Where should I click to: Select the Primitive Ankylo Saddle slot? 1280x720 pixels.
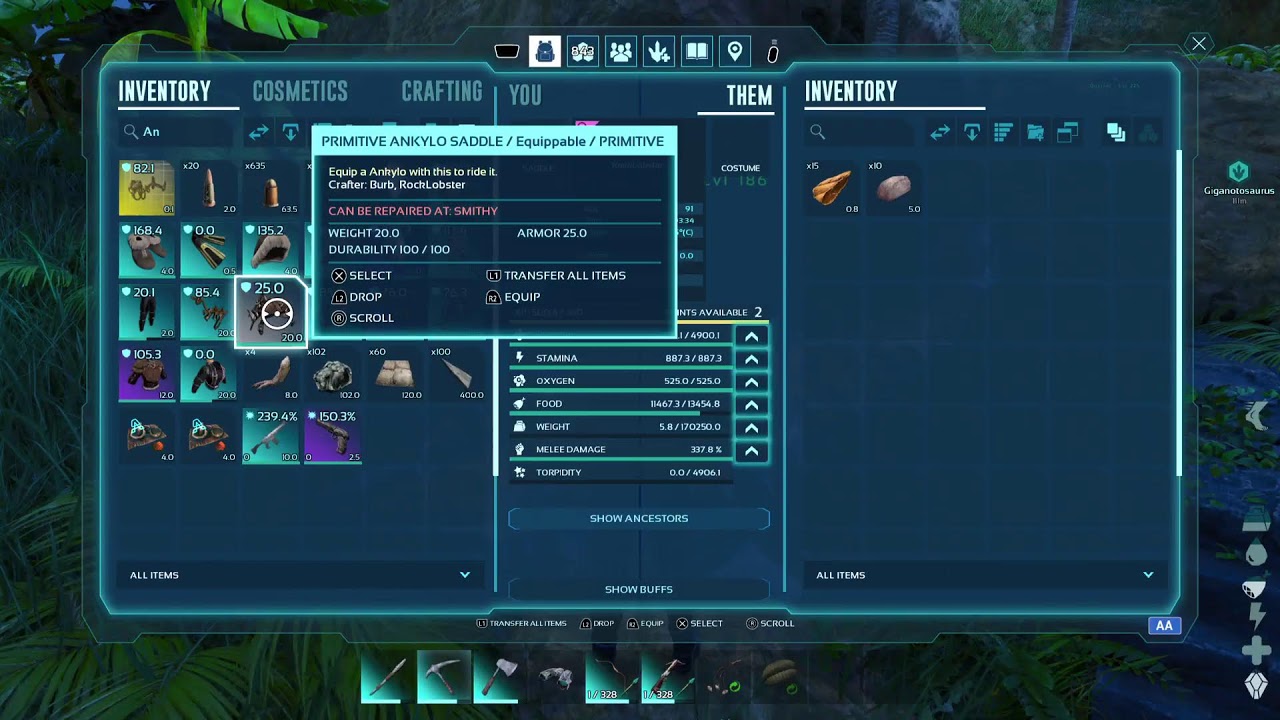click(x=271, y=313)
